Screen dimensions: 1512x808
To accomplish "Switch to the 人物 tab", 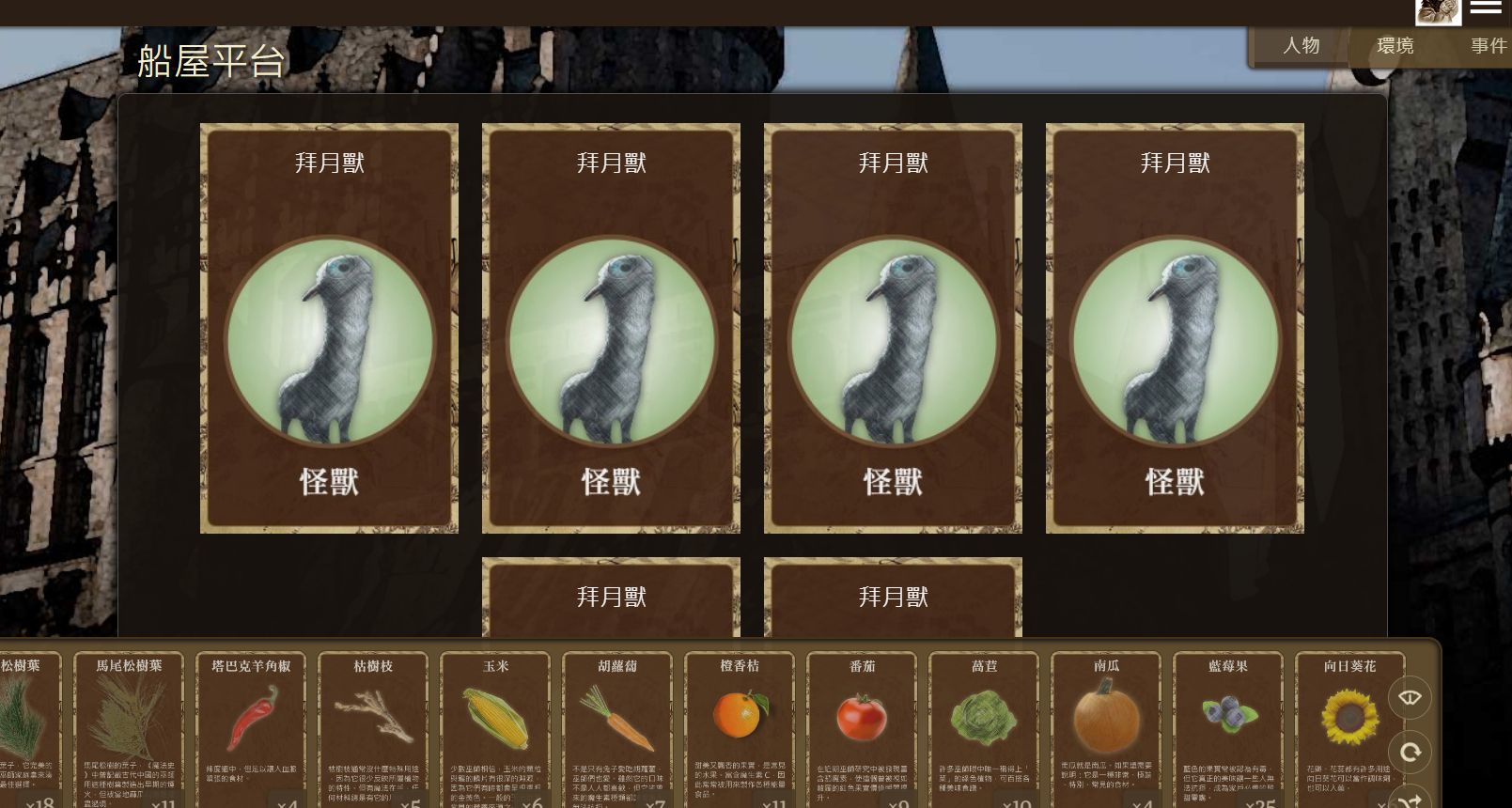I will tap(1301, 46).
